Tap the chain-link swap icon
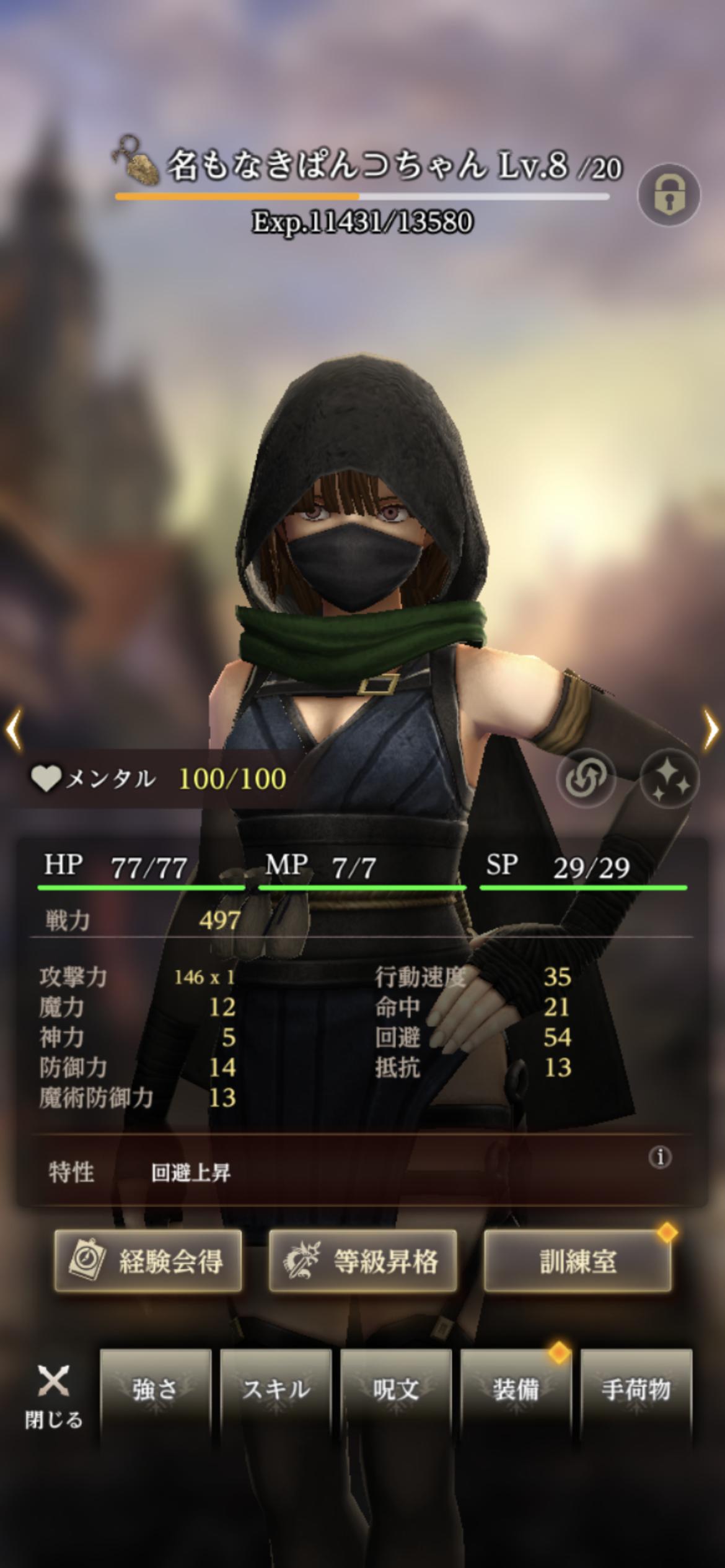 [x=586, y=778]
